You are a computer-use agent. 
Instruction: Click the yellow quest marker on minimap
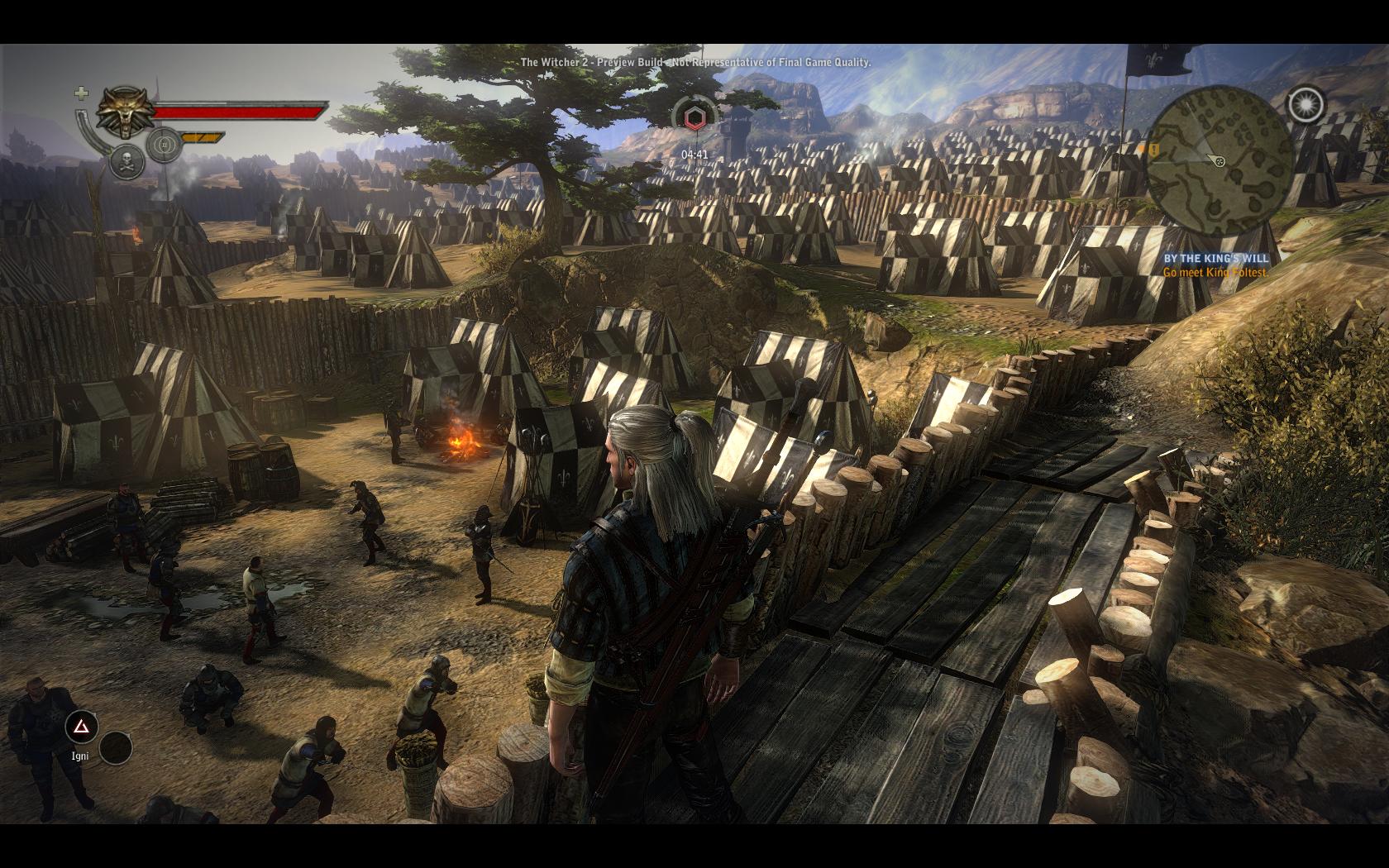1153,150
